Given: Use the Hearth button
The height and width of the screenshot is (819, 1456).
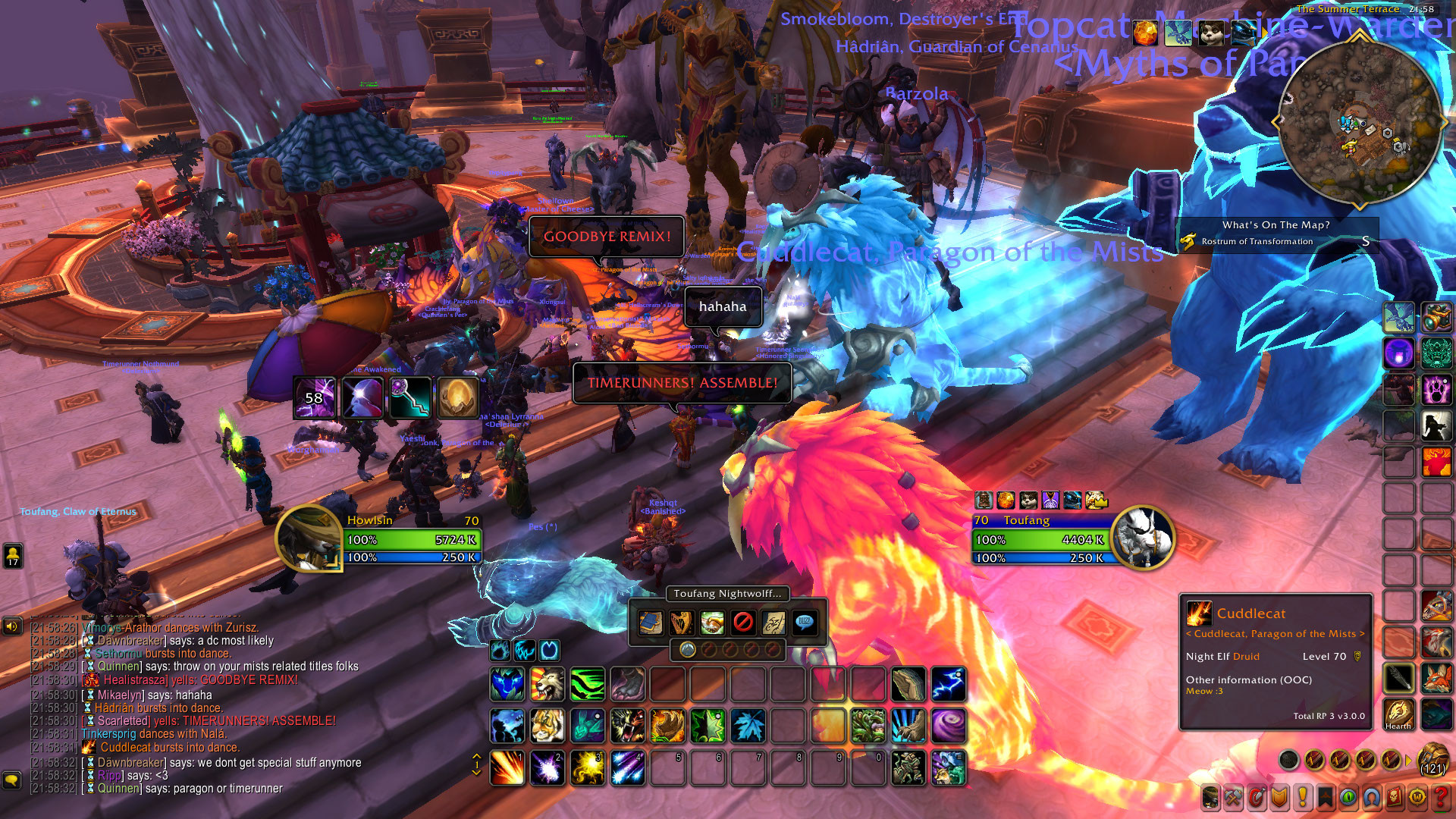Looking at the screenshot, I should pyautogui.click(x=1398, y=714).
